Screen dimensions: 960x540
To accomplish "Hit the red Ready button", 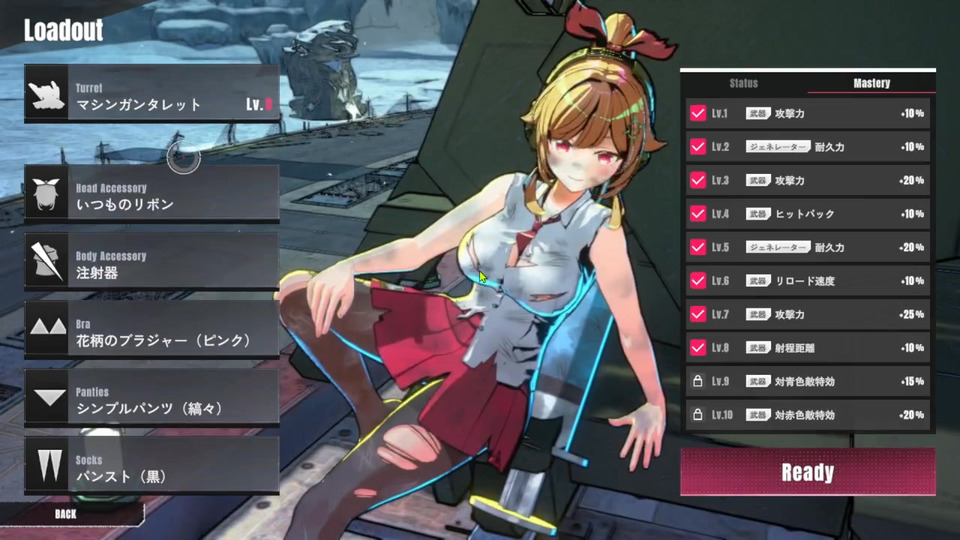I will click(x=808, y=472).
